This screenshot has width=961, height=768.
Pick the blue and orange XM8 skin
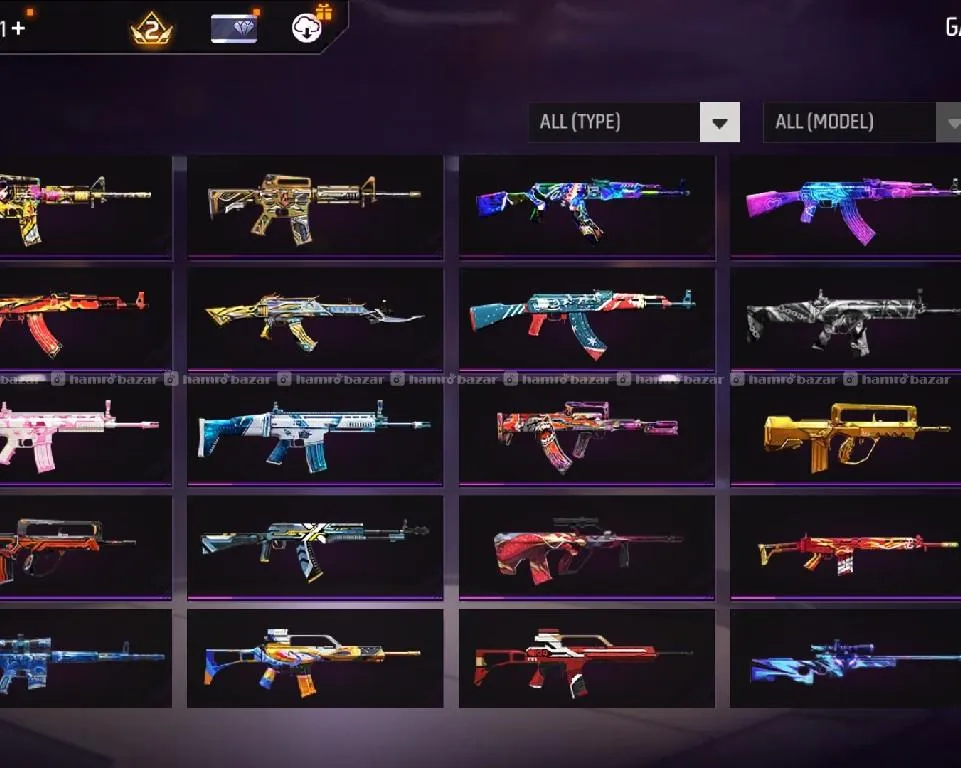(x=315, y=659)
